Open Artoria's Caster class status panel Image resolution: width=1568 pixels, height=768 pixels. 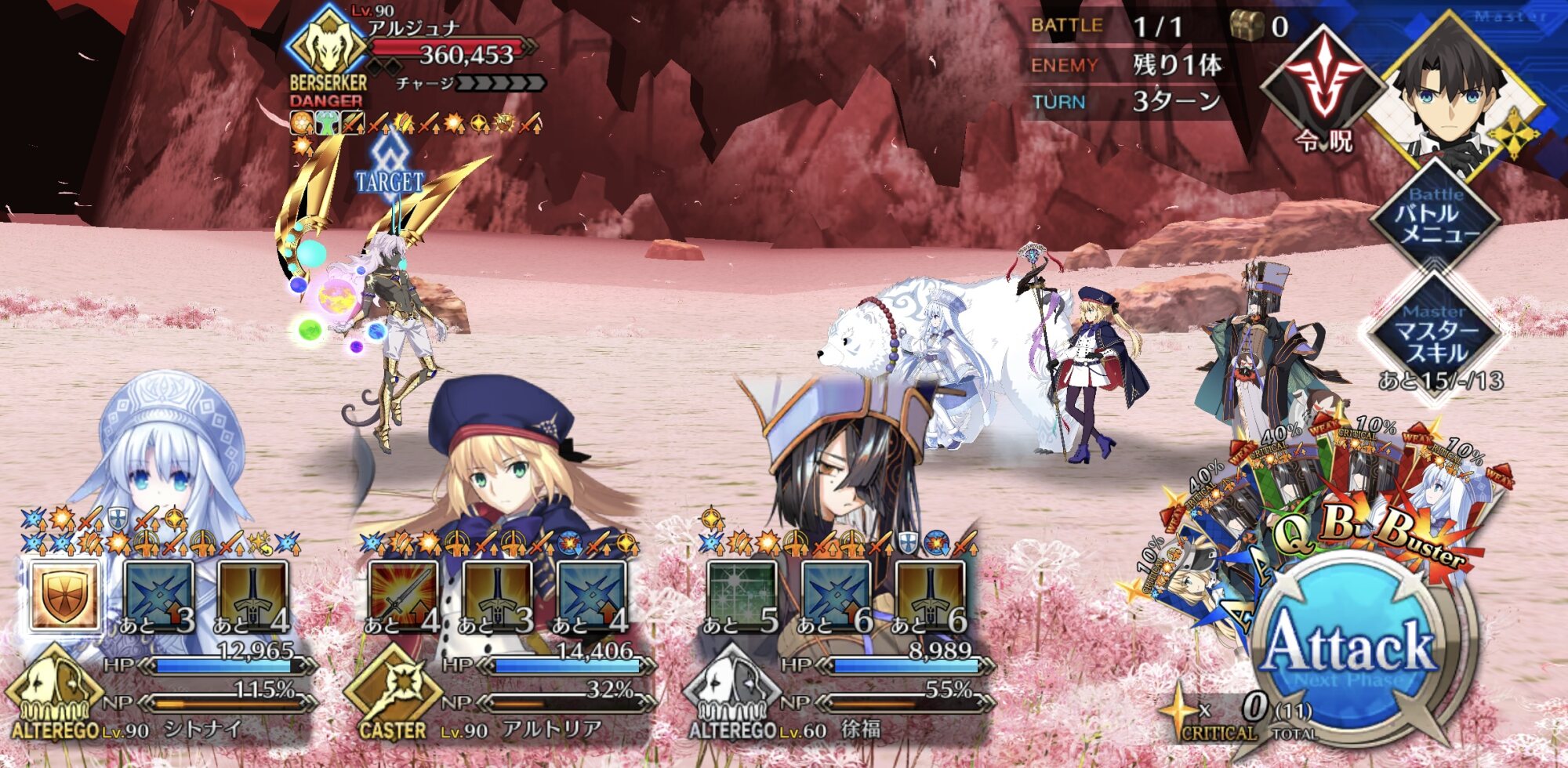[392, 694]
